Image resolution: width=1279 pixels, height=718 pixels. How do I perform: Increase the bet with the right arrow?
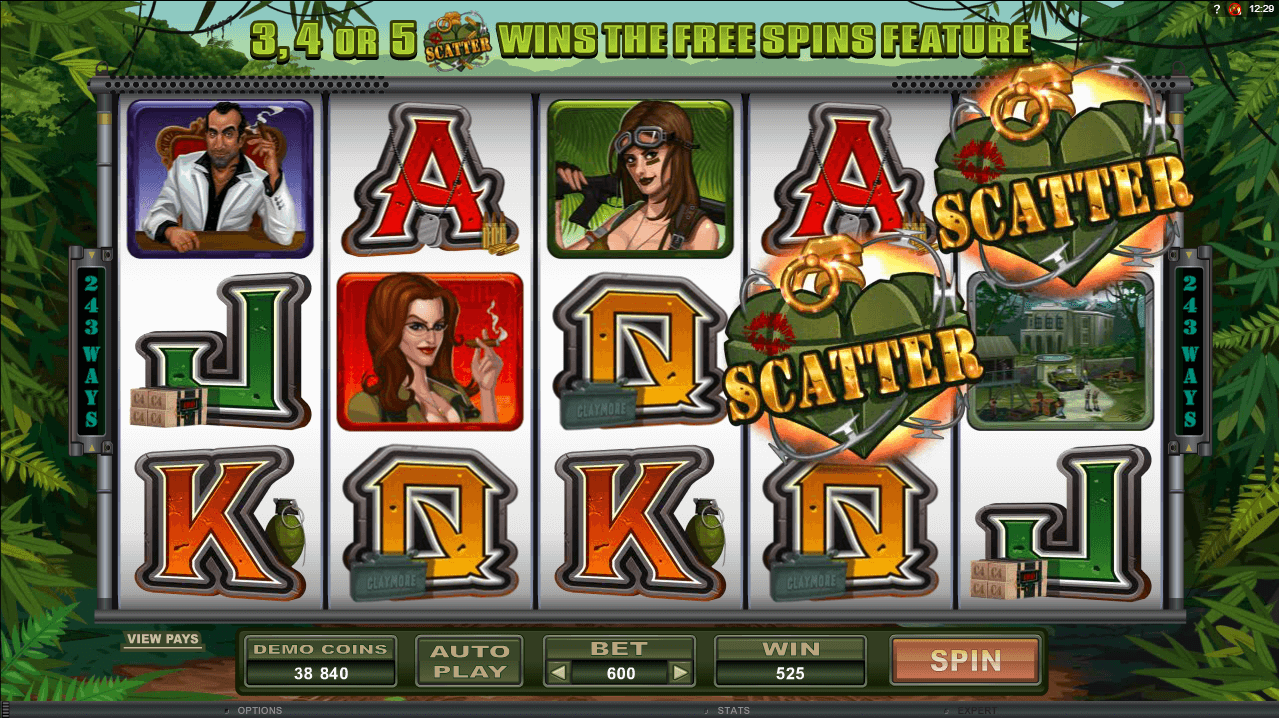(x=680, y=673)
